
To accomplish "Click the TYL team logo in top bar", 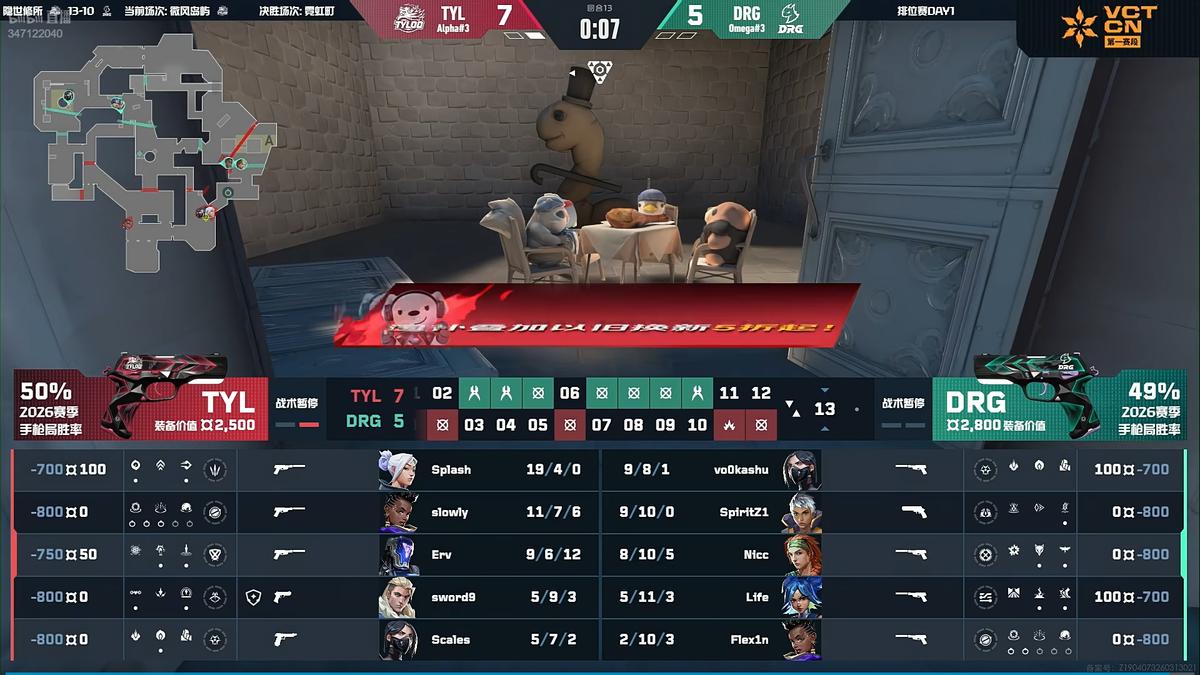I will (x=409, y=20).
